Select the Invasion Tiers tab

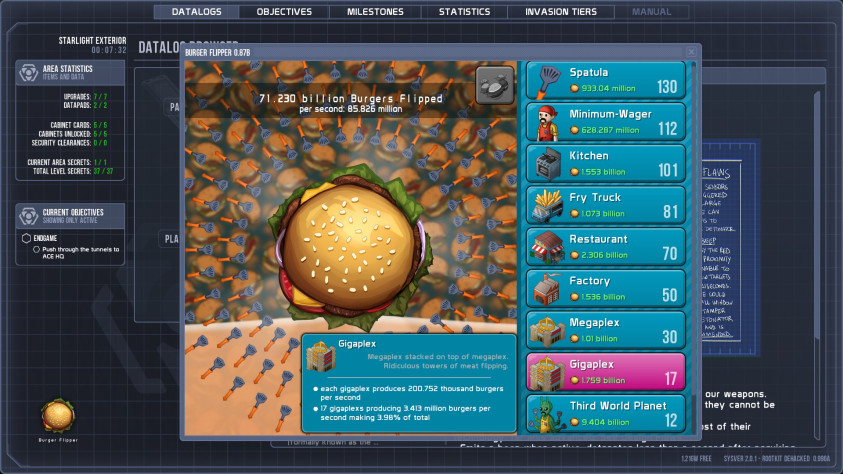pyautogui.click(x=561, y=12)
